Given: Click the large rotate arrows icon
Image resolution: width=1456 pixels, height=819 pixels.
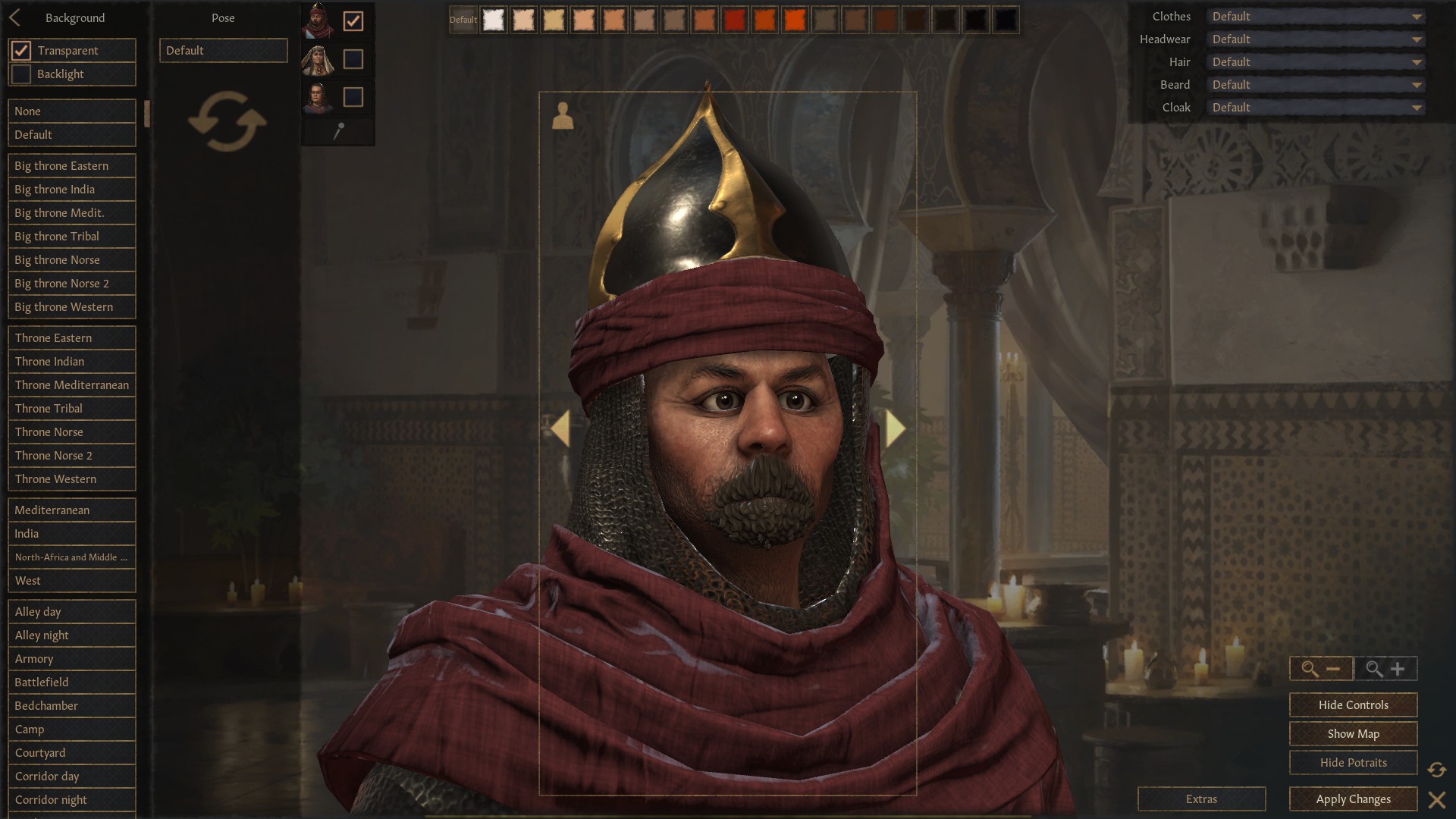Looking at the screenshot, I should click(x=227, y=121).
